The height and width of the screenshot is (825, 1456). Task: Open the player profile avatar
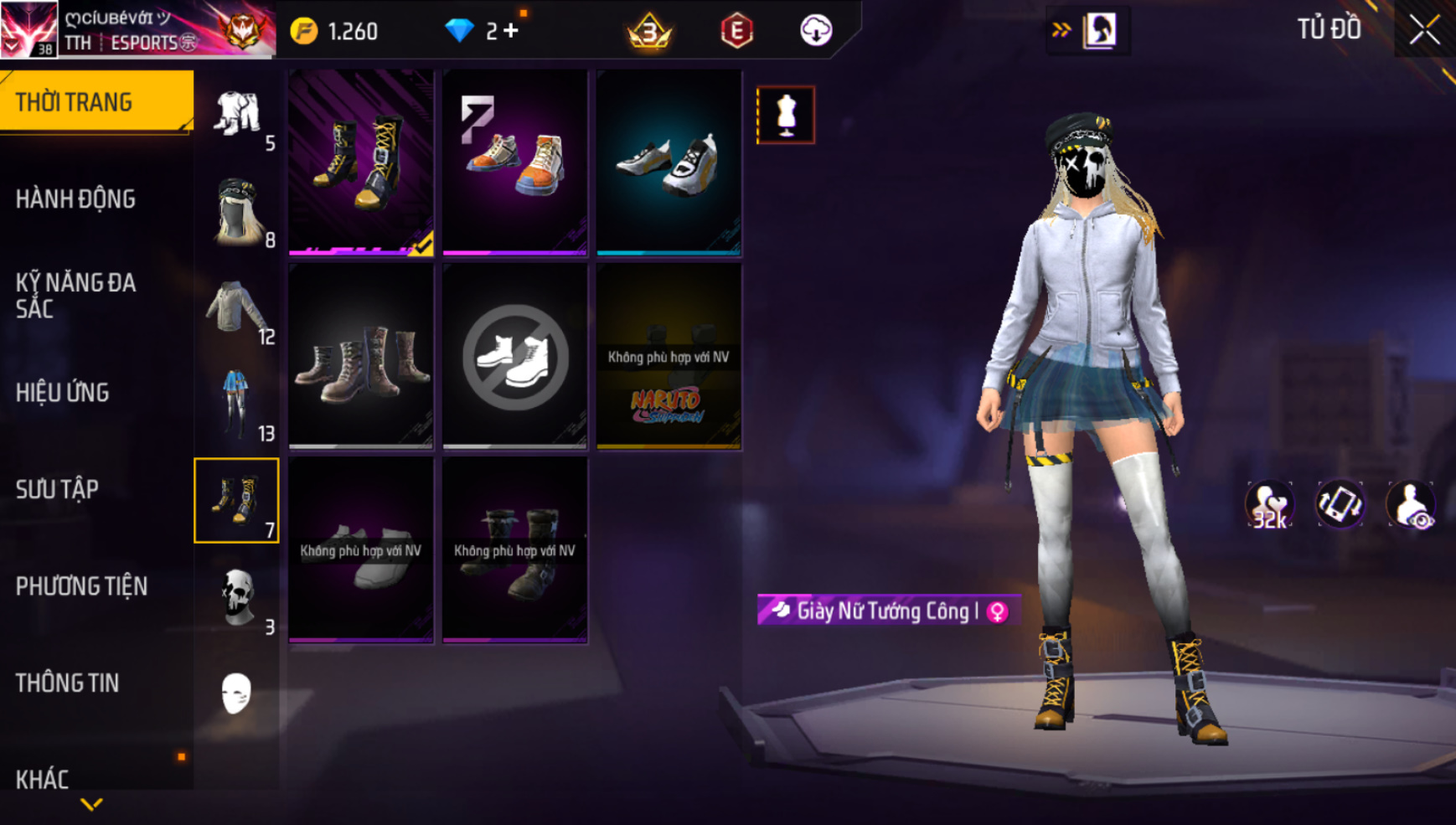[x=28, y=29]
